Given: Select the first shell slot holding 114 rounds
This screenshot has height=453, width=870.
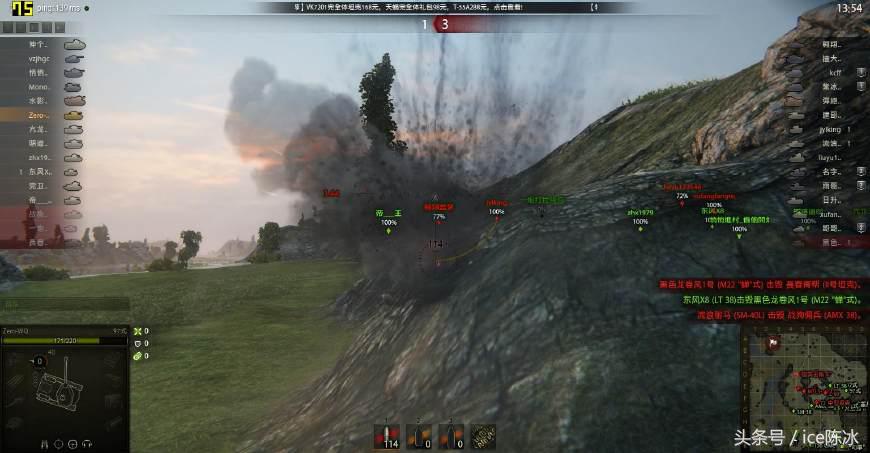Looking at the screenshot, I should 389,437.
